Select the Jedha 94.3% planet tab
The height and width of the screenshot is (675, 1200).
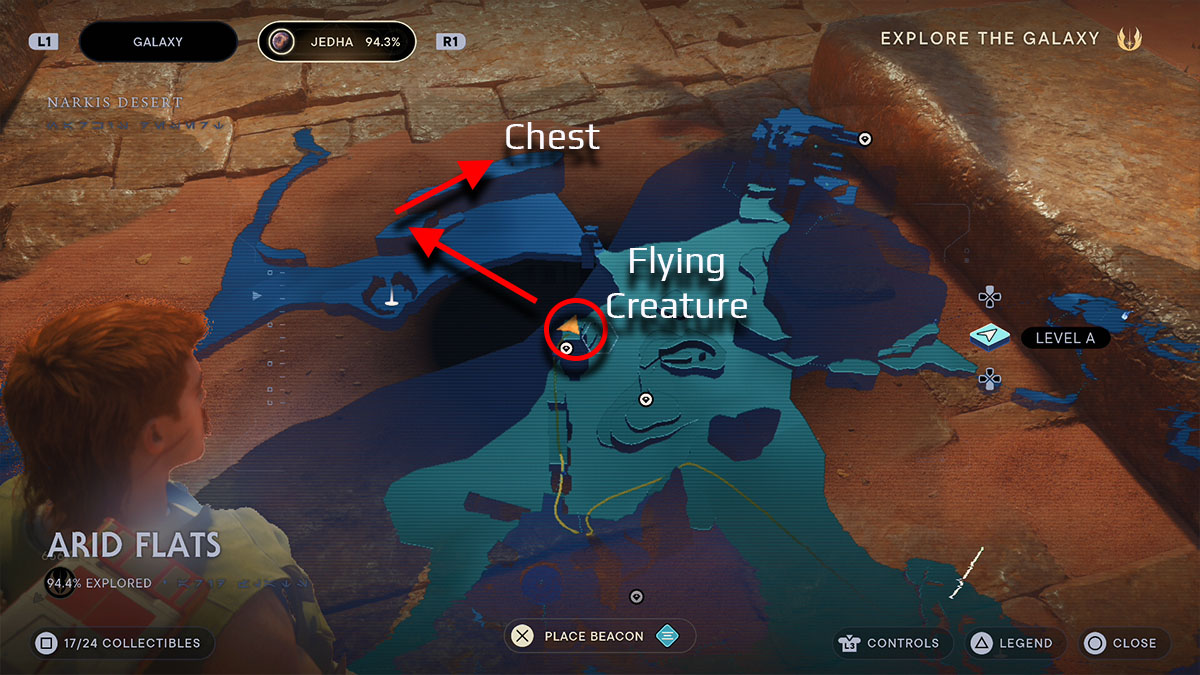(x=336, y=42)
